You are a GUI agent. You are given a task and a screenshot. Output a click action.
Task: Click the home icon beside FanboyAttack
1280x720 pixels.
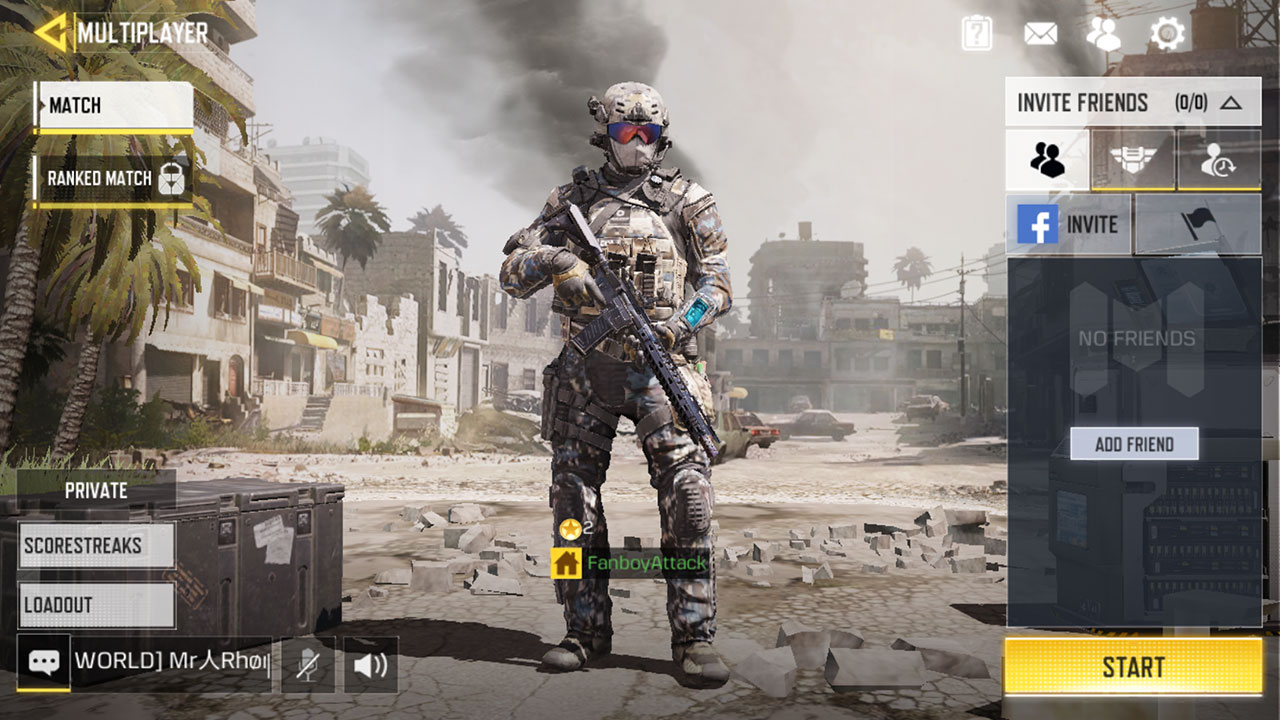(566, 563)
